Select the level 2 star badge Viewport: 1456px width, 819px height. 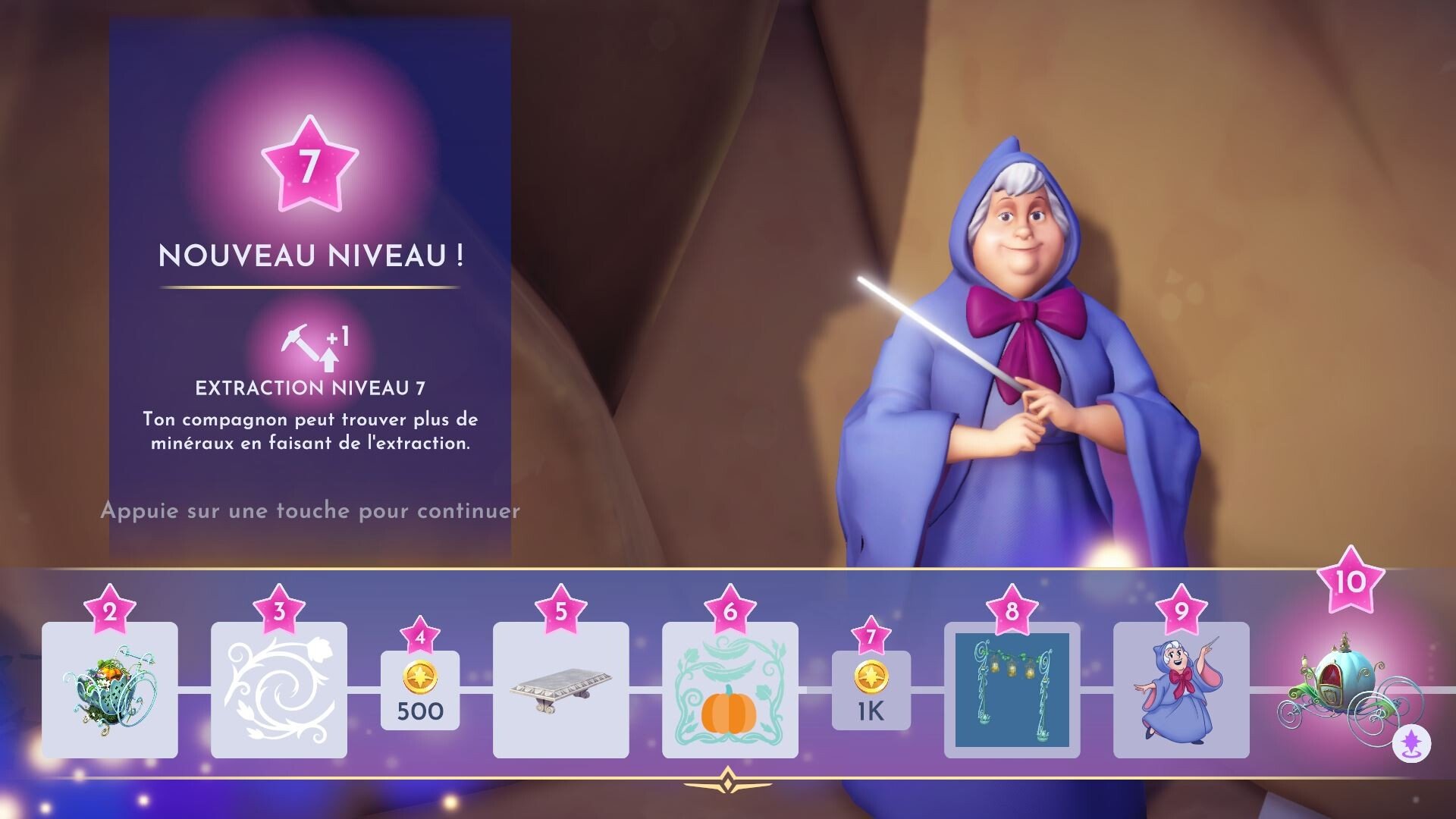pyautogui.click(x=108, y=611)
